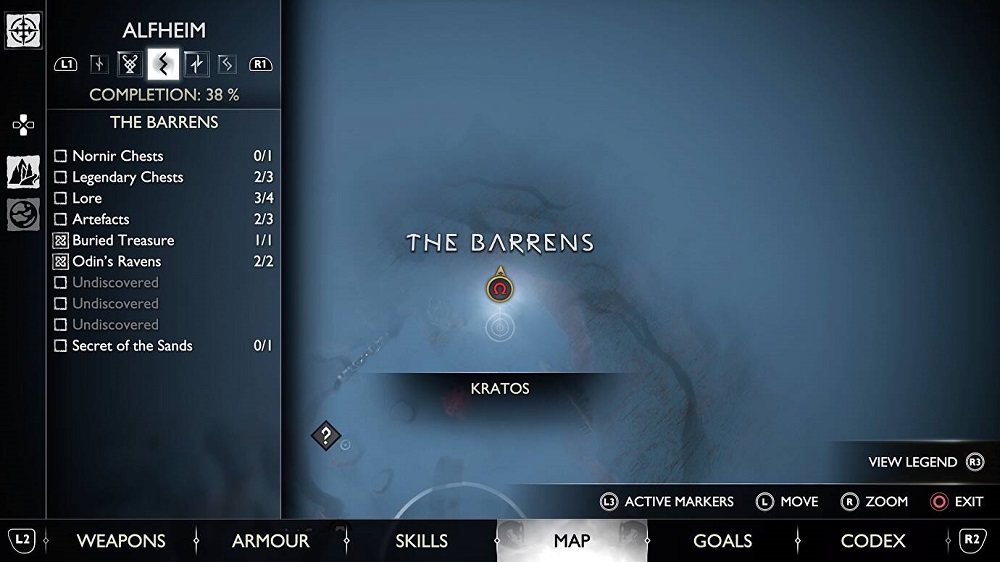Select the mountain region view icon
Image resolution: width=1000 pixels, height=562 pixels.
coord(23,172)
